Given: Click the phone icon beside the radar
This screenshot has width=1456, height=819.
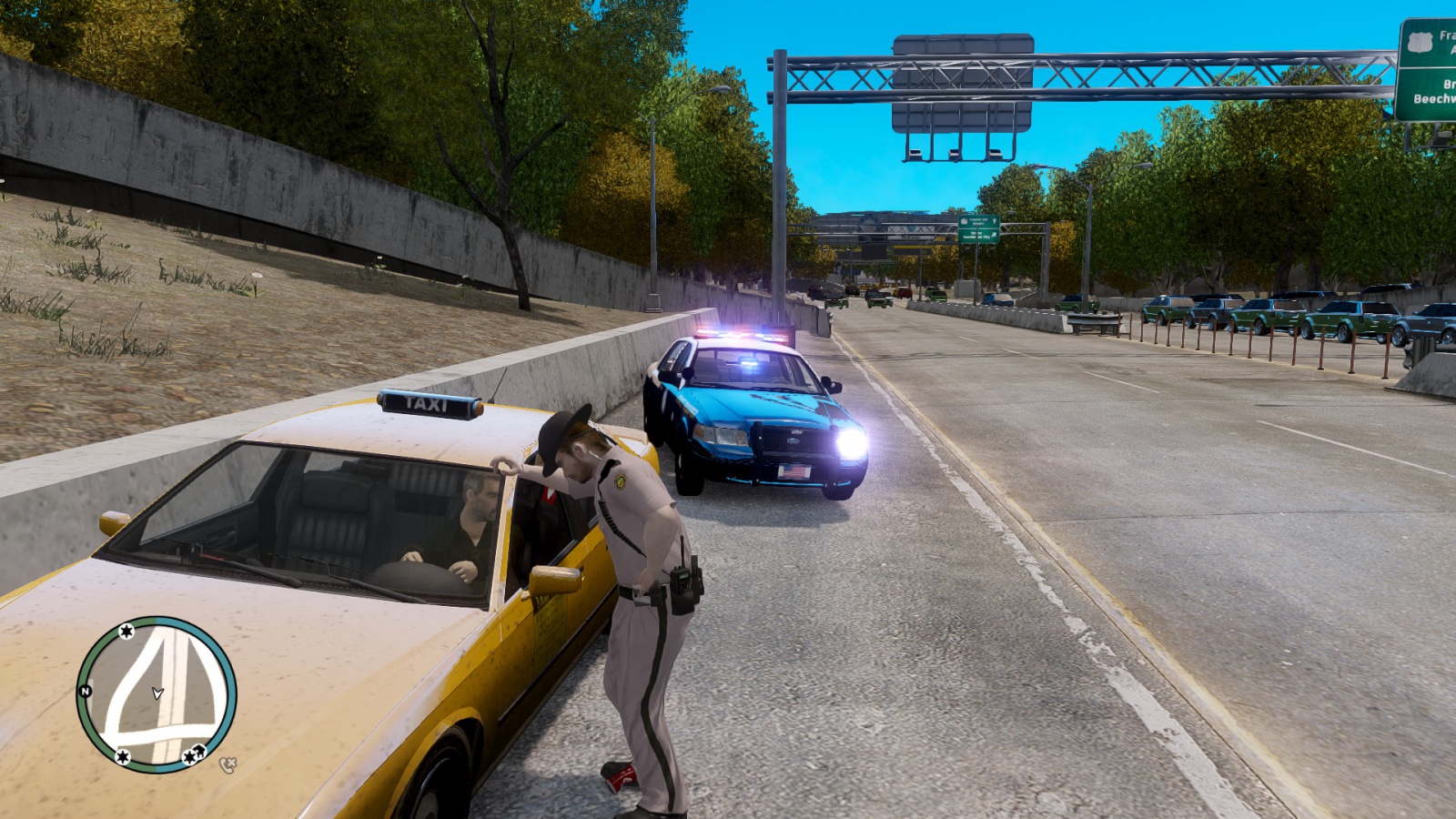Looking at the screenshot, I should [x=227, y=765].
